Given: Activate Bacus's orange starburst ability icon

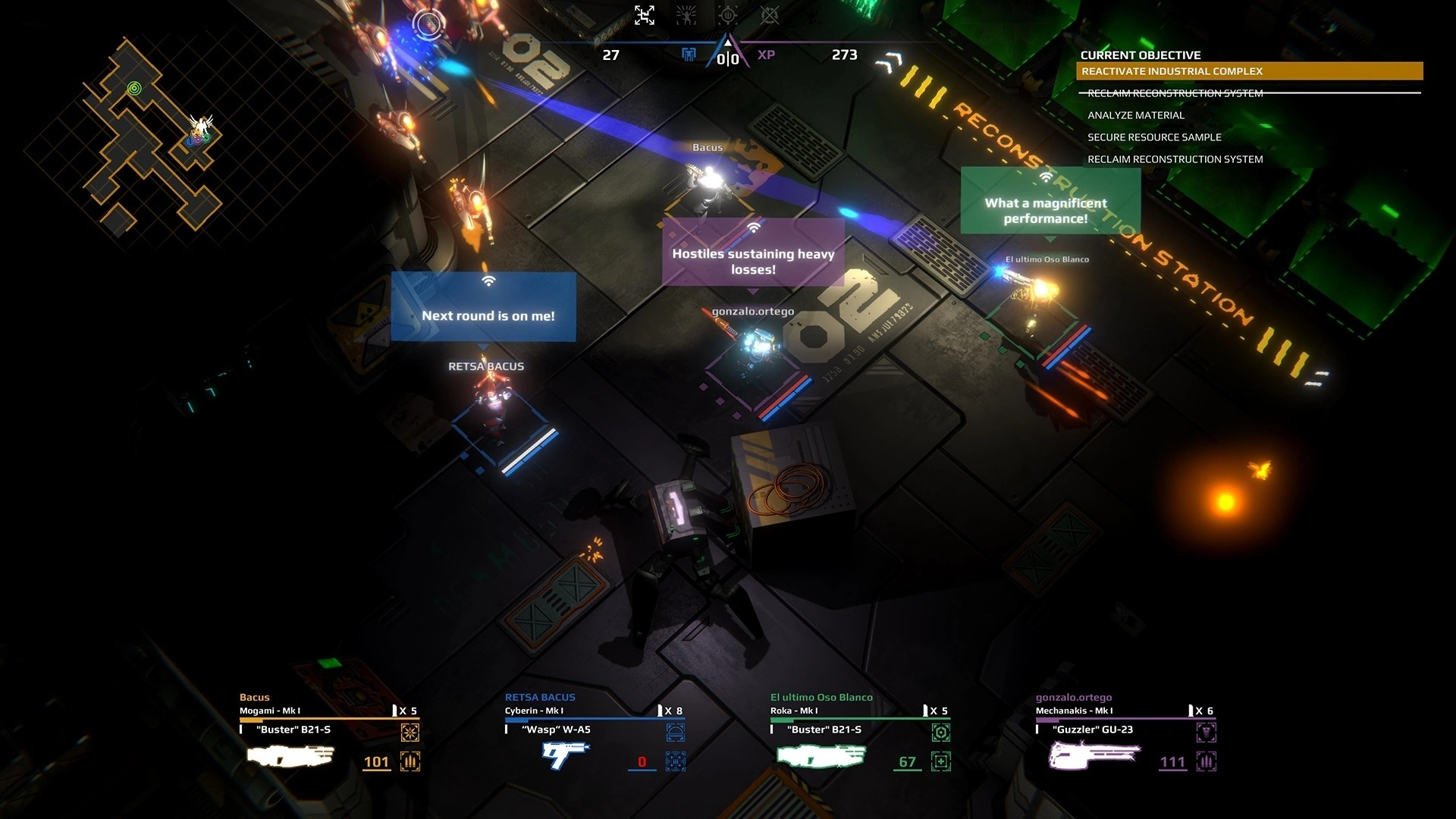Looking at the screenshot, I should [410, 733].
